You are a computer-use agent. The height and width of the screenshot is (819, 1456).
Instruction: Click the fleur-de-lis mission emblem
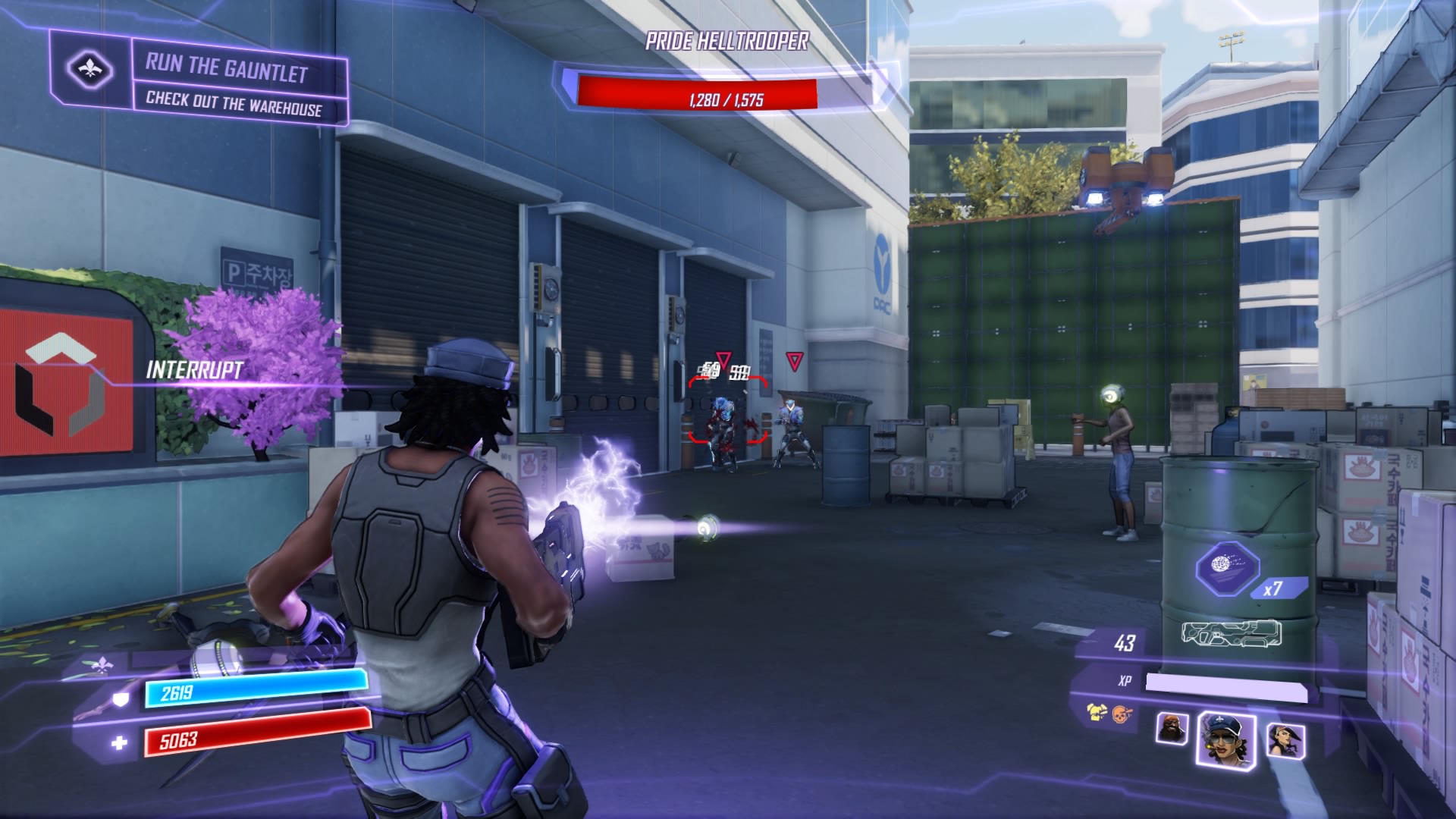[90, 70]
